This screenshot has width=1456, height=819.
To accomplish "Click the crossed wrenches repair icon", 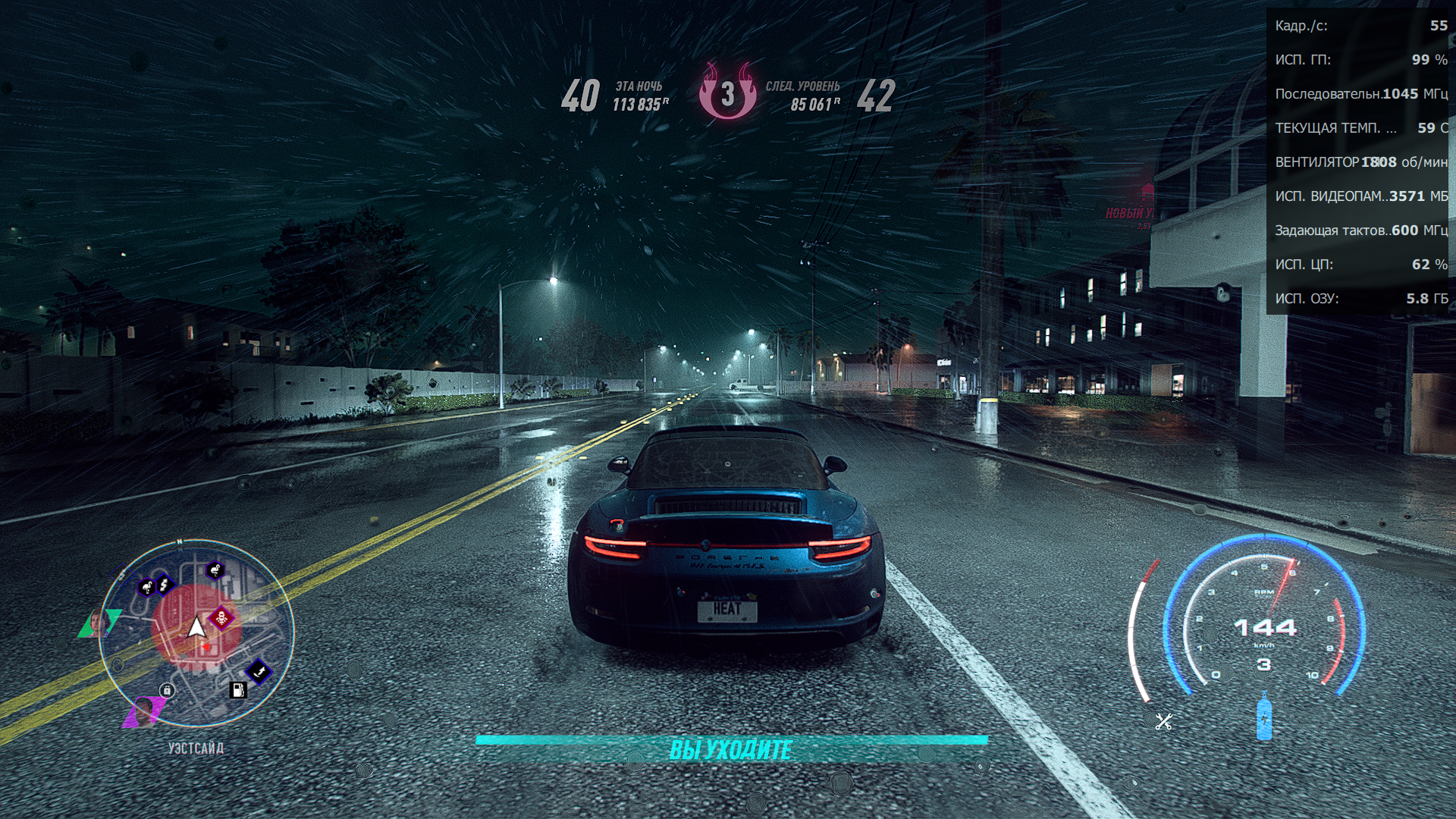I will (x=1163, y=721).
